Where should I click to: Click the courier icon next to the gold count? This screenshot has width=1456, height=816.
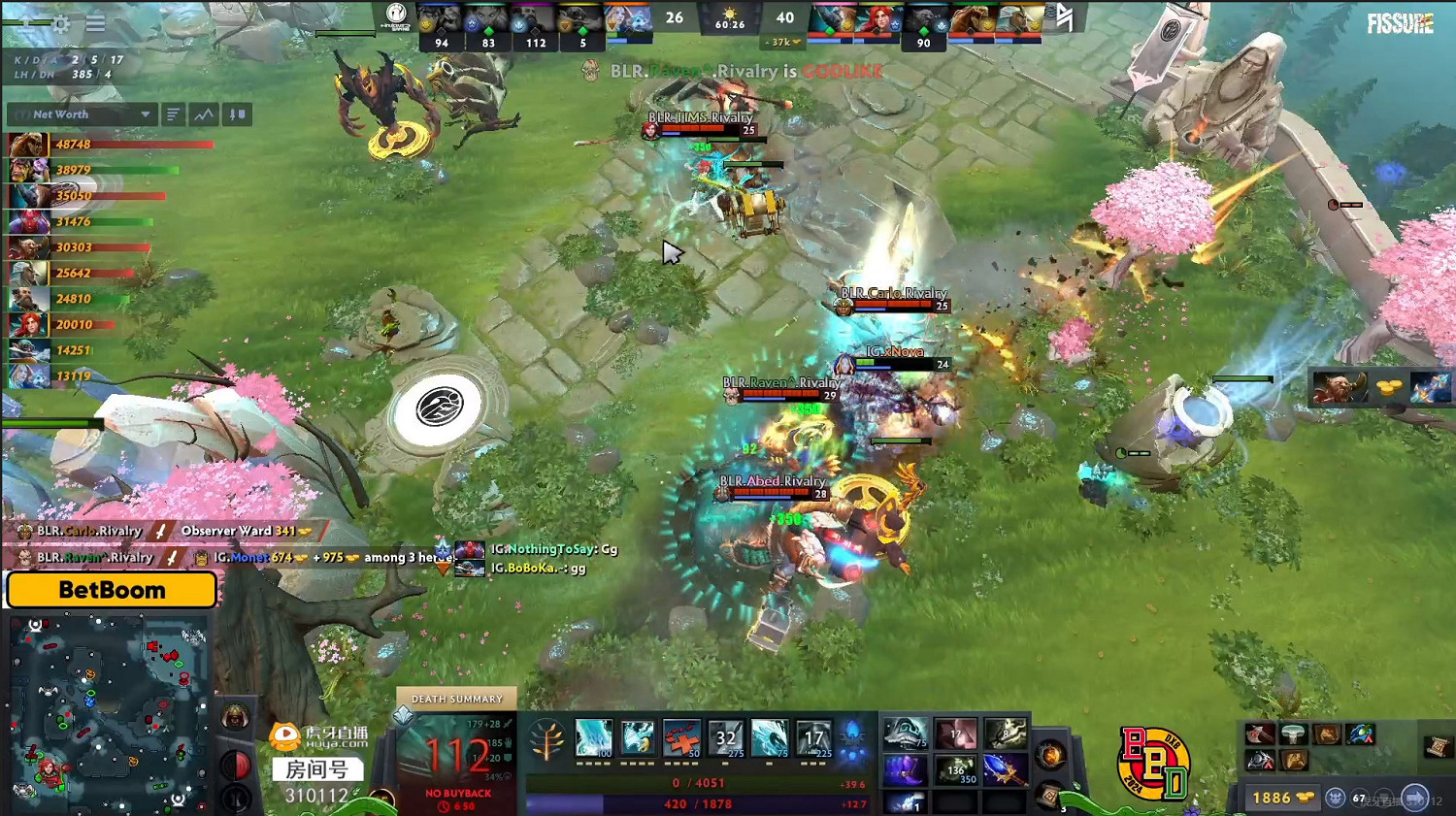1336,797
